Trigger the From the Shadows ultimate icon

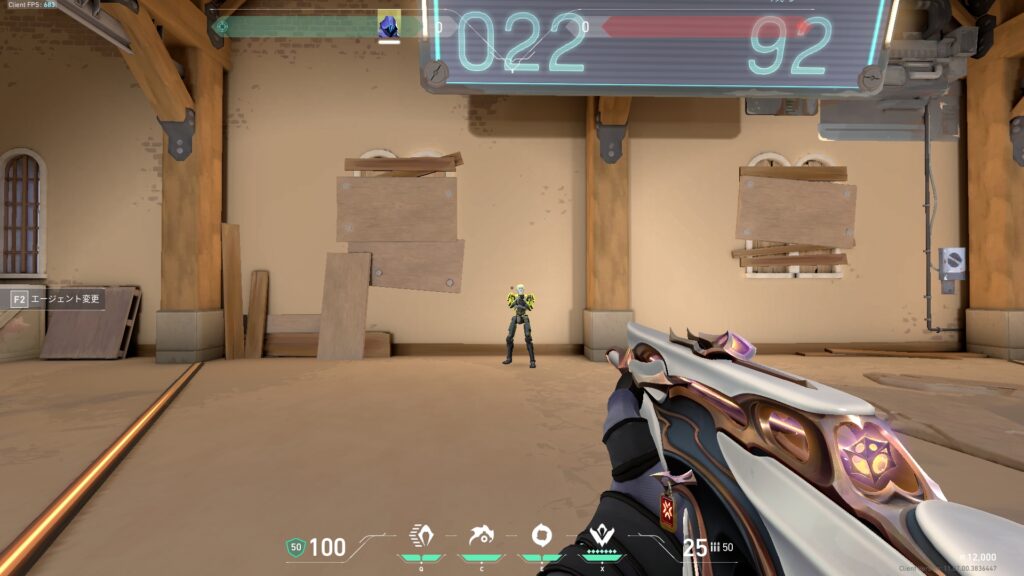click(602, 534)
